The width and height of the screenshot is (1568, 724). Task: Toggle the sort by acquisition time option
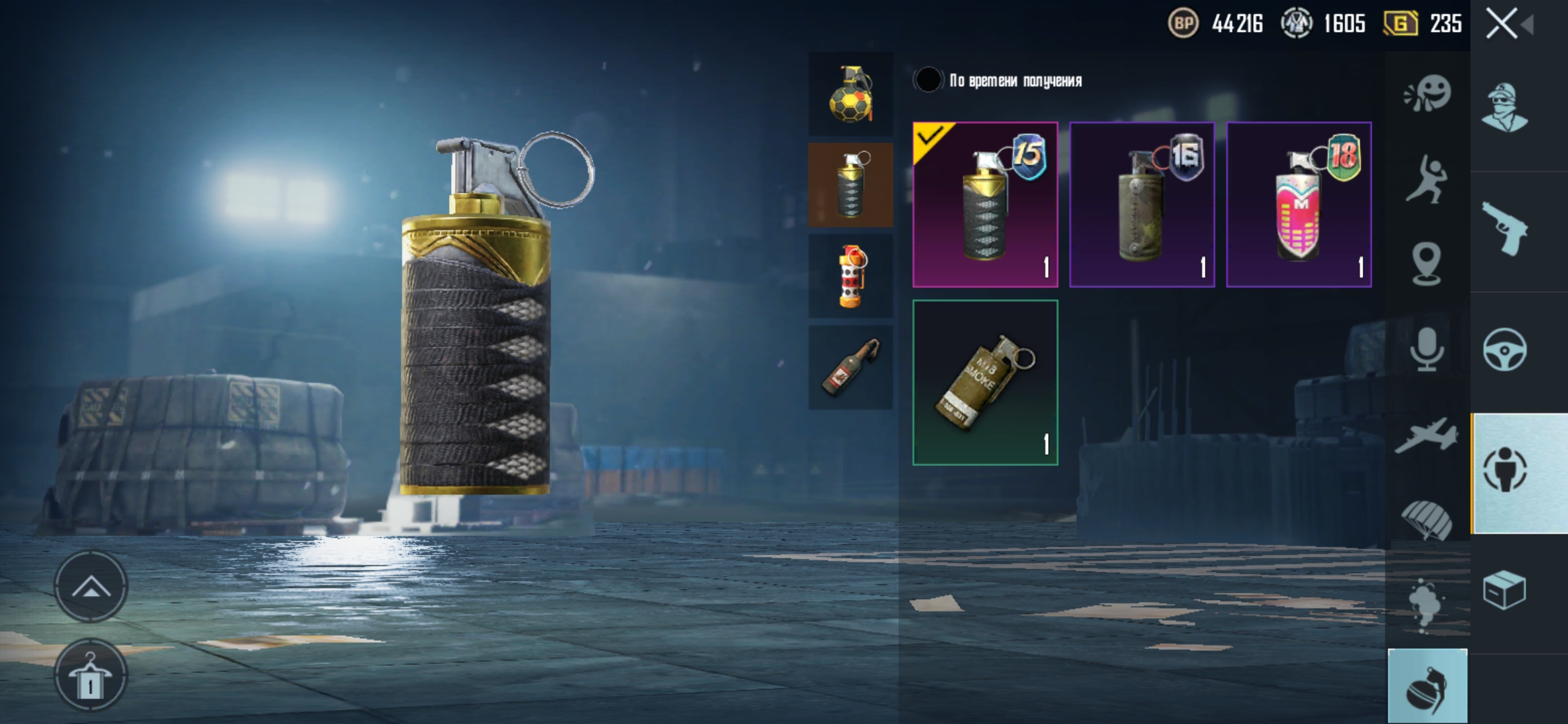929,80
